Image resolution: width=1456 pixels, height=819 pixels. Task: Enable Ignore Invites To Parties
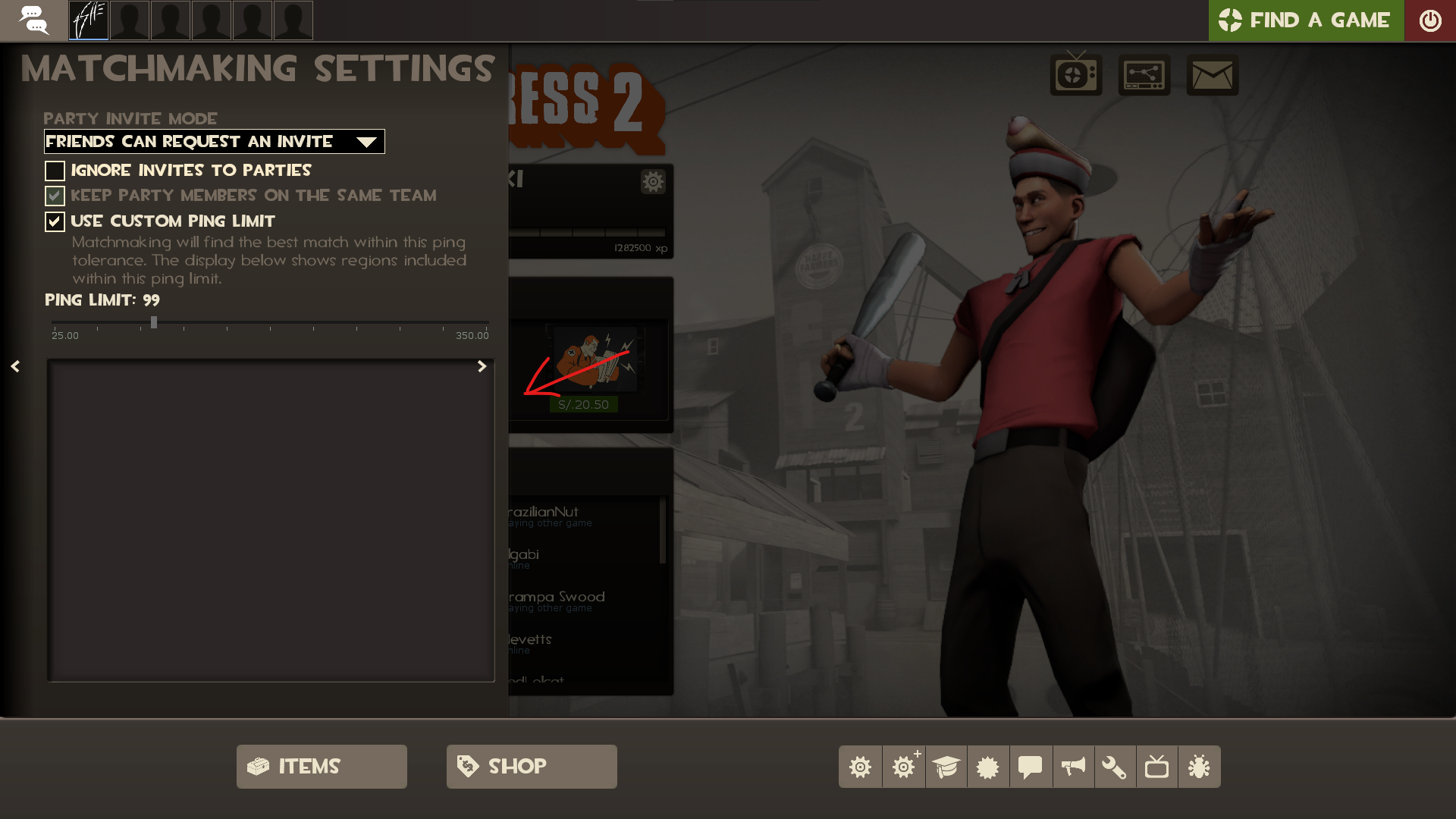tap(54, 171)
